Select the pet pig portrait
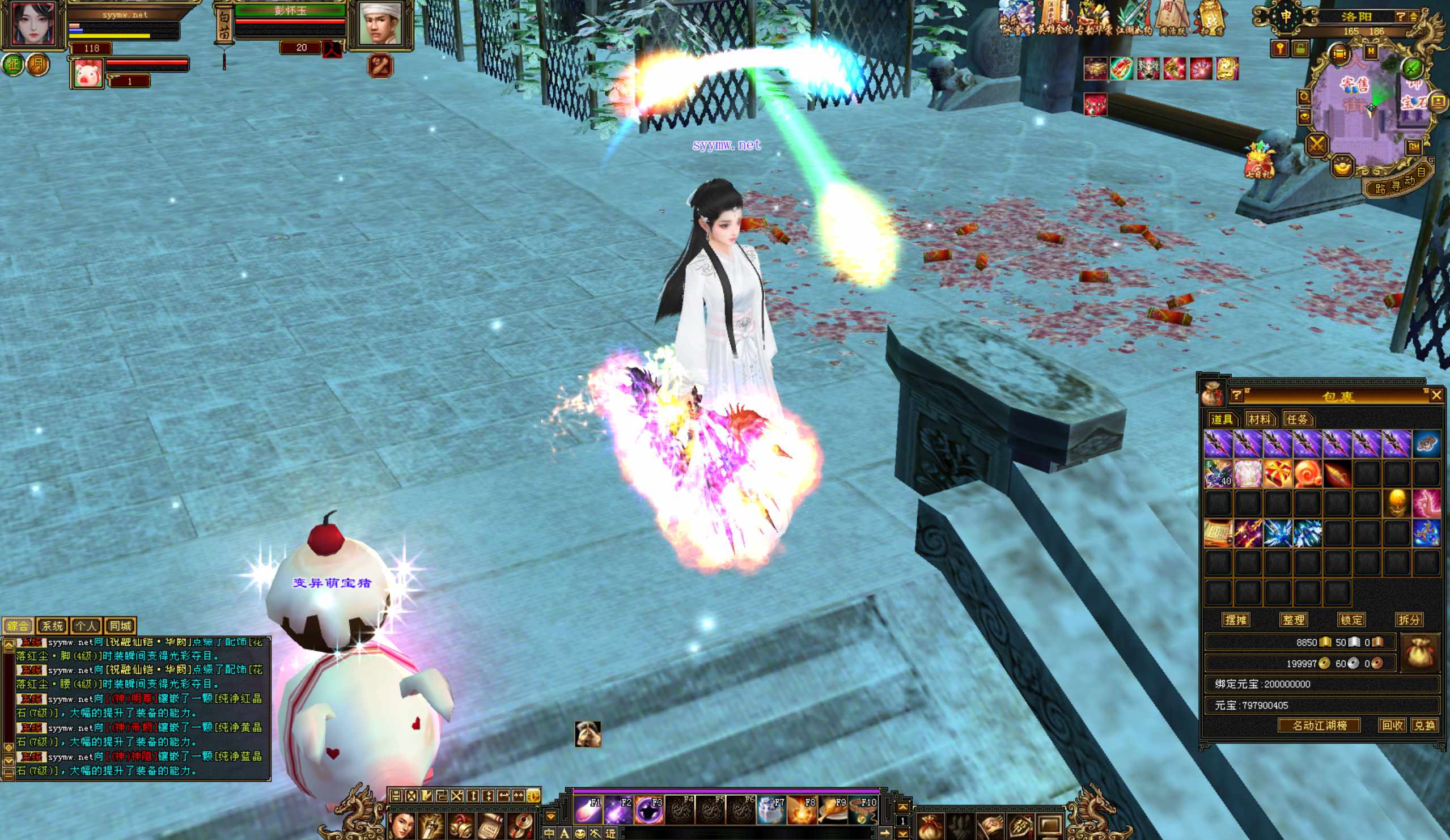 [x=87, y=74]
